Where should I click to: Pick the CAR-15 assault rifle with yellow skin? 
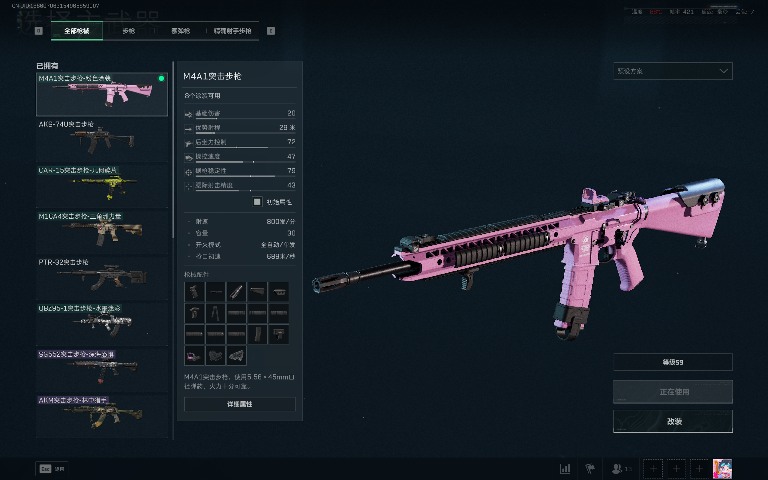(102, 184)
